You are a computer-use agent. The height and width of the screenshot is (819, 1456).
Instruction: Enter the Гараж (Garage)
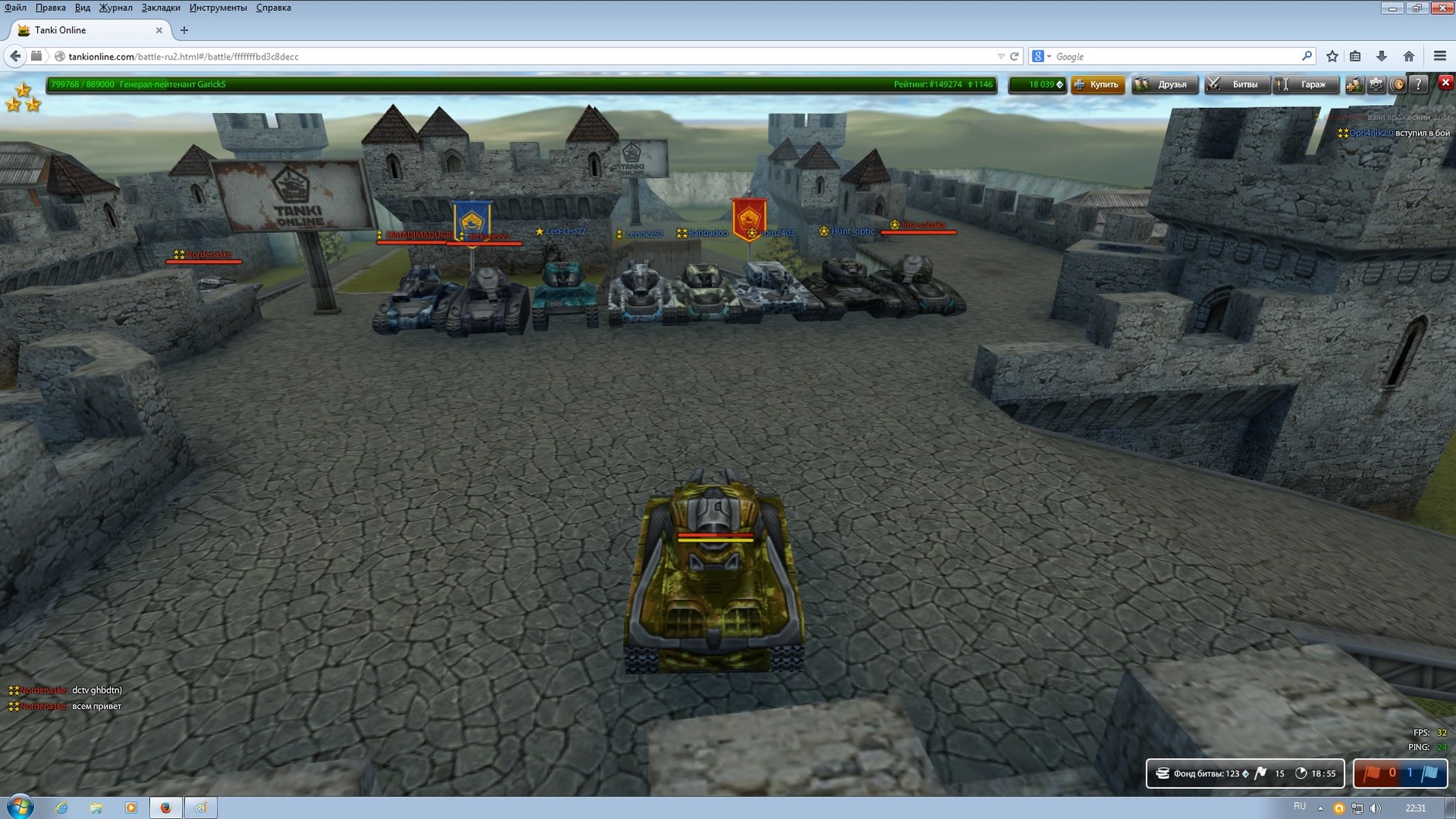tap(1306, 84)
